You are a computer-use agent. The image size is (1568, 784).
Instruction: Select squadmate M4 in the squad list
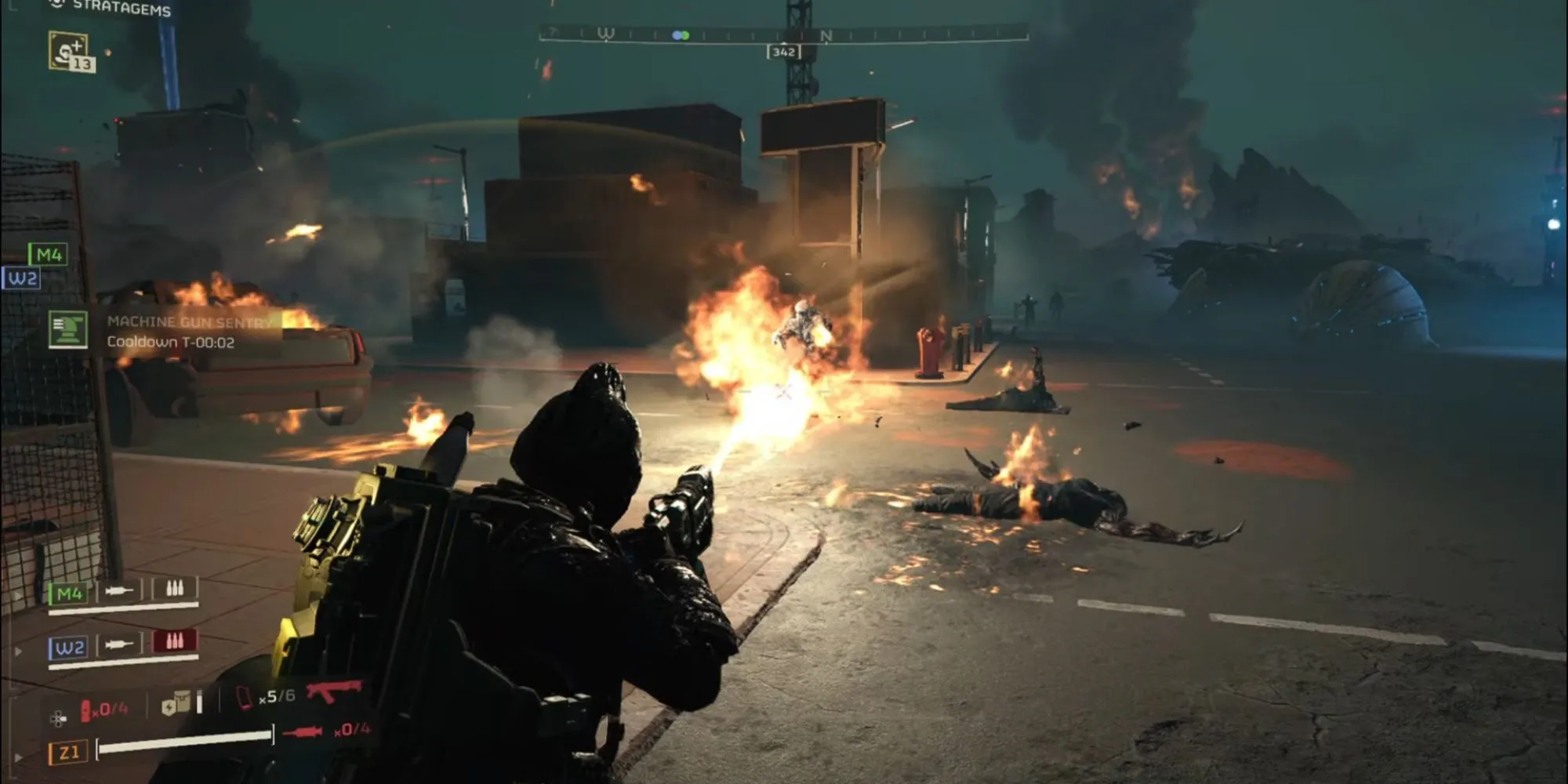(x=69, y=593)
